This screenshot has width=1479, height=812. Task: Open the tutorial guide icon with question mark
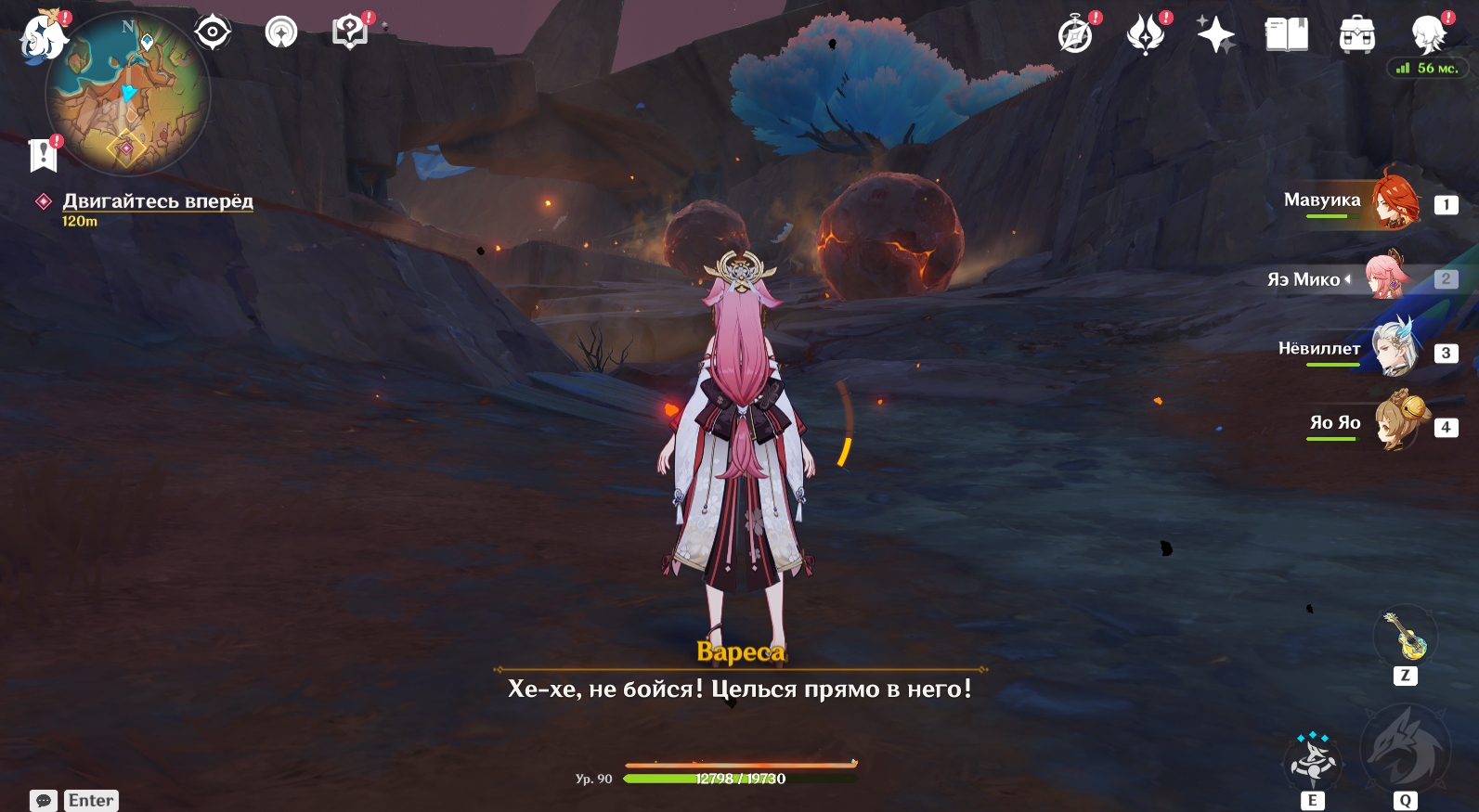click(350, 33)
